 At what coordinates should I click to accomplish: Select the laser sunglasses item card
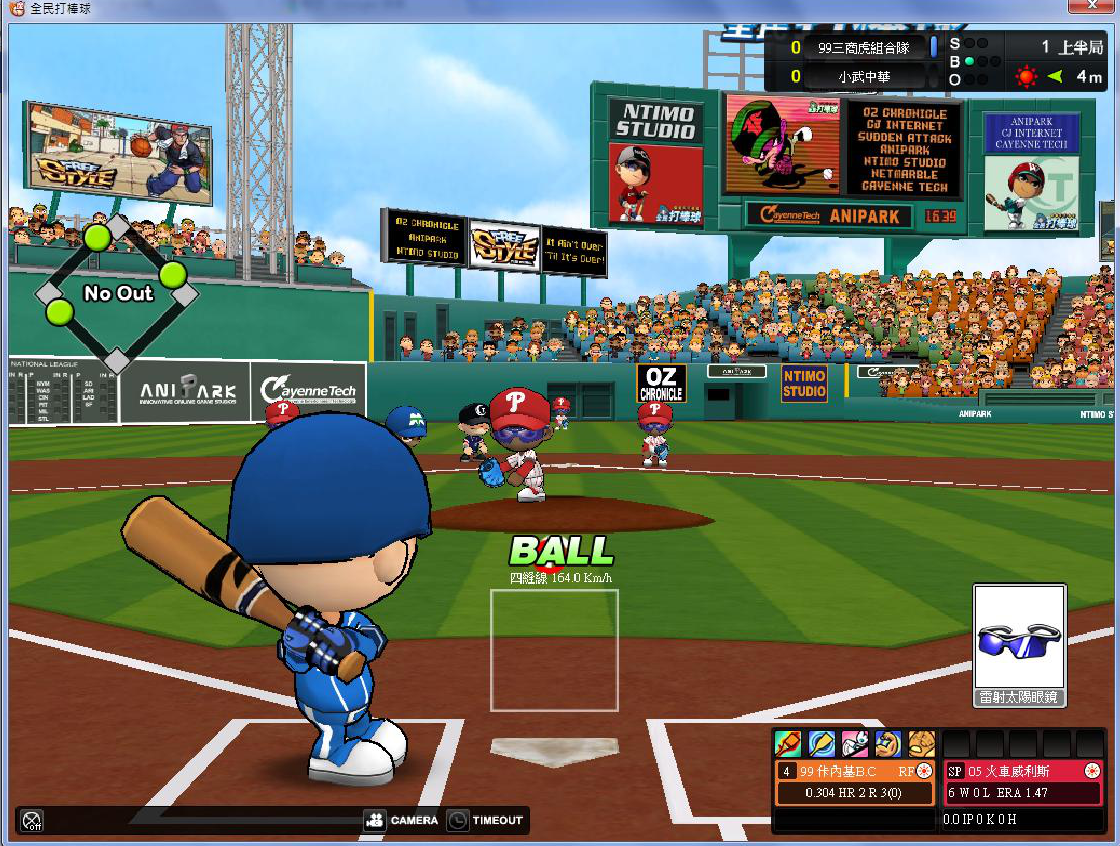(1019, 645)
